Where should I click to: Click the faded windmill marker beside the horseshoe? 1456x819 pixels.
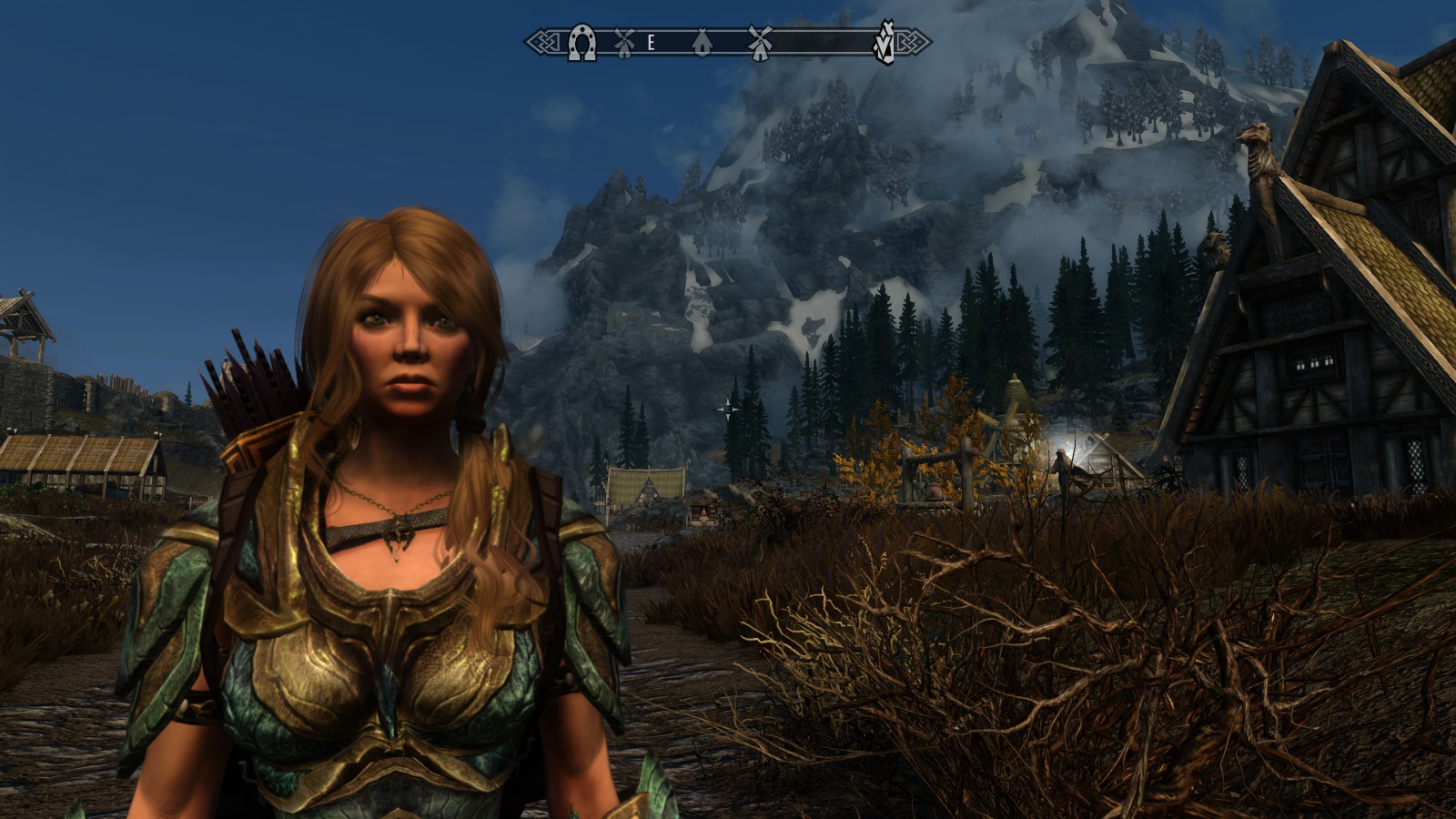623,41
